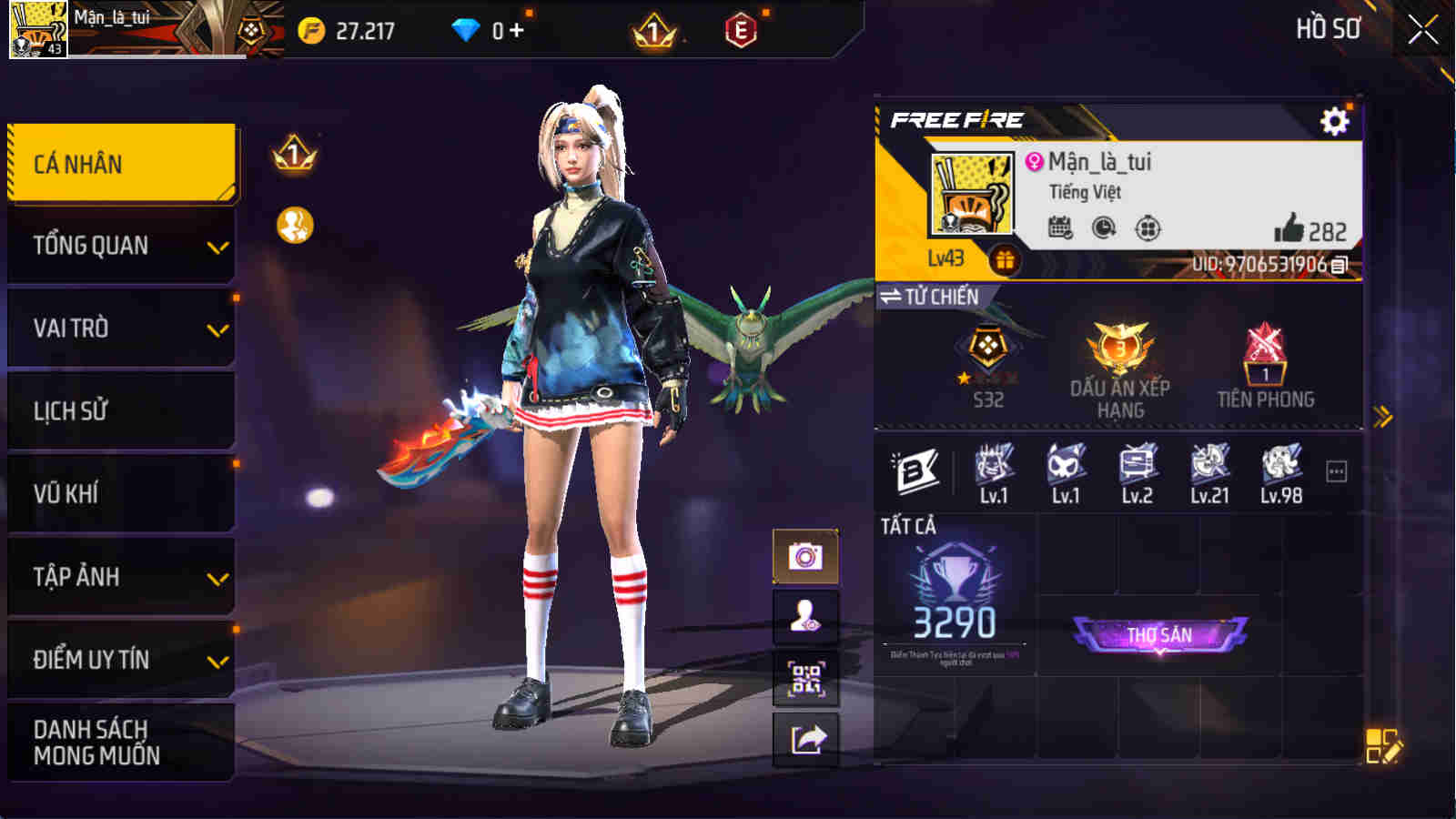Open the QR code scanner
1456x819 pixels.
804,679
